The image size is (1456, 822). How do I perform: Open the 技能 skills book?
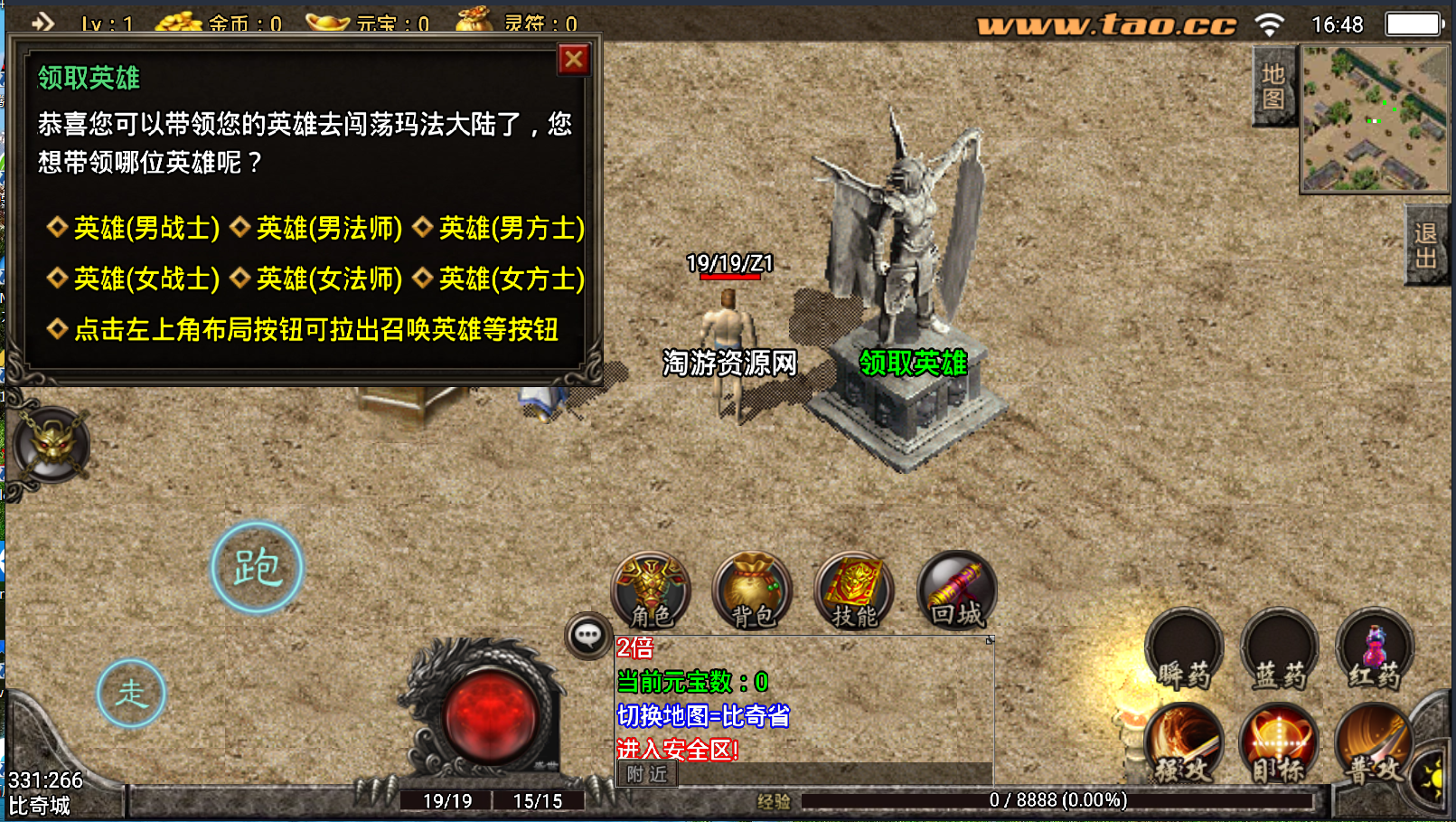coord(854,591)
